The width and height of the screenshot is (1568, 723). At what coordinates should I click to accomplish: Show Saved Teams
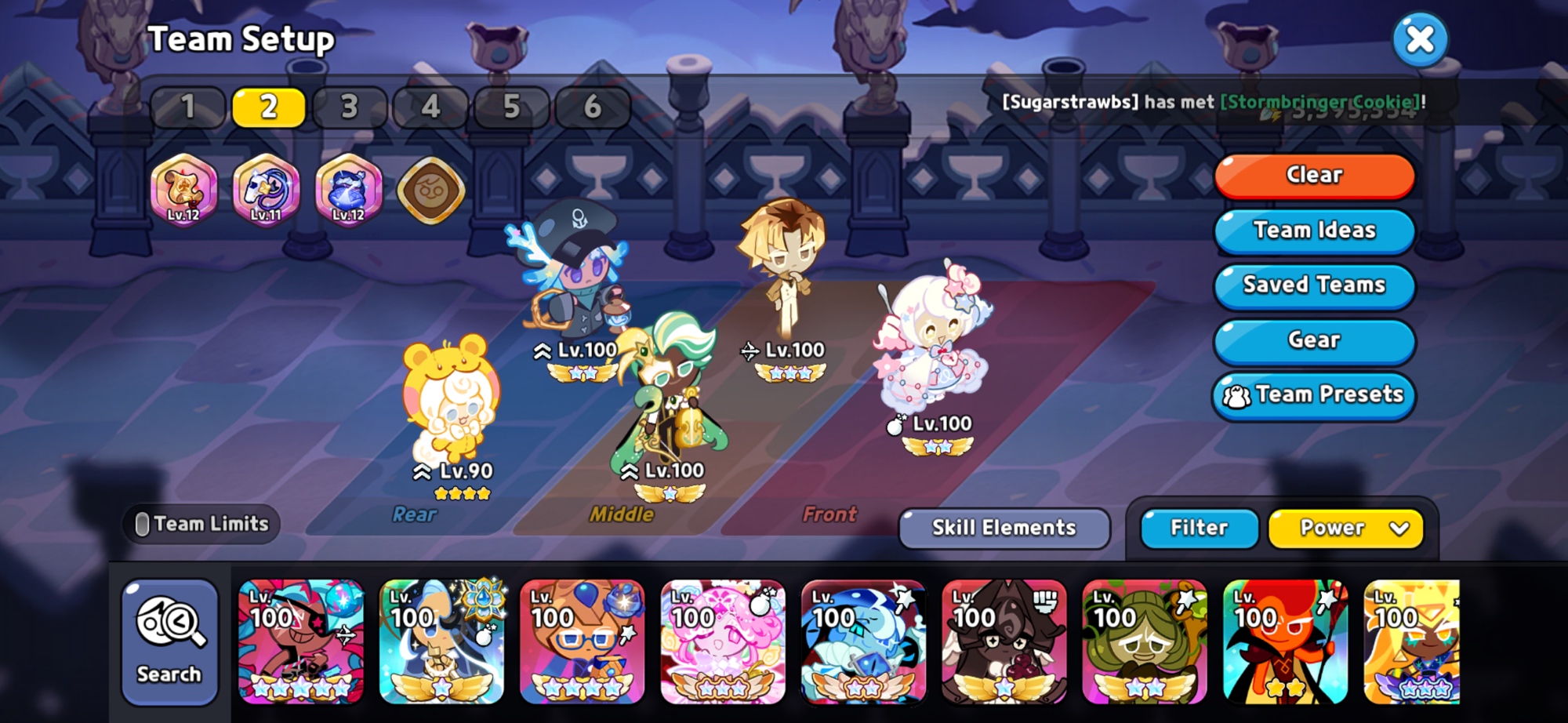click(1314, 285)
